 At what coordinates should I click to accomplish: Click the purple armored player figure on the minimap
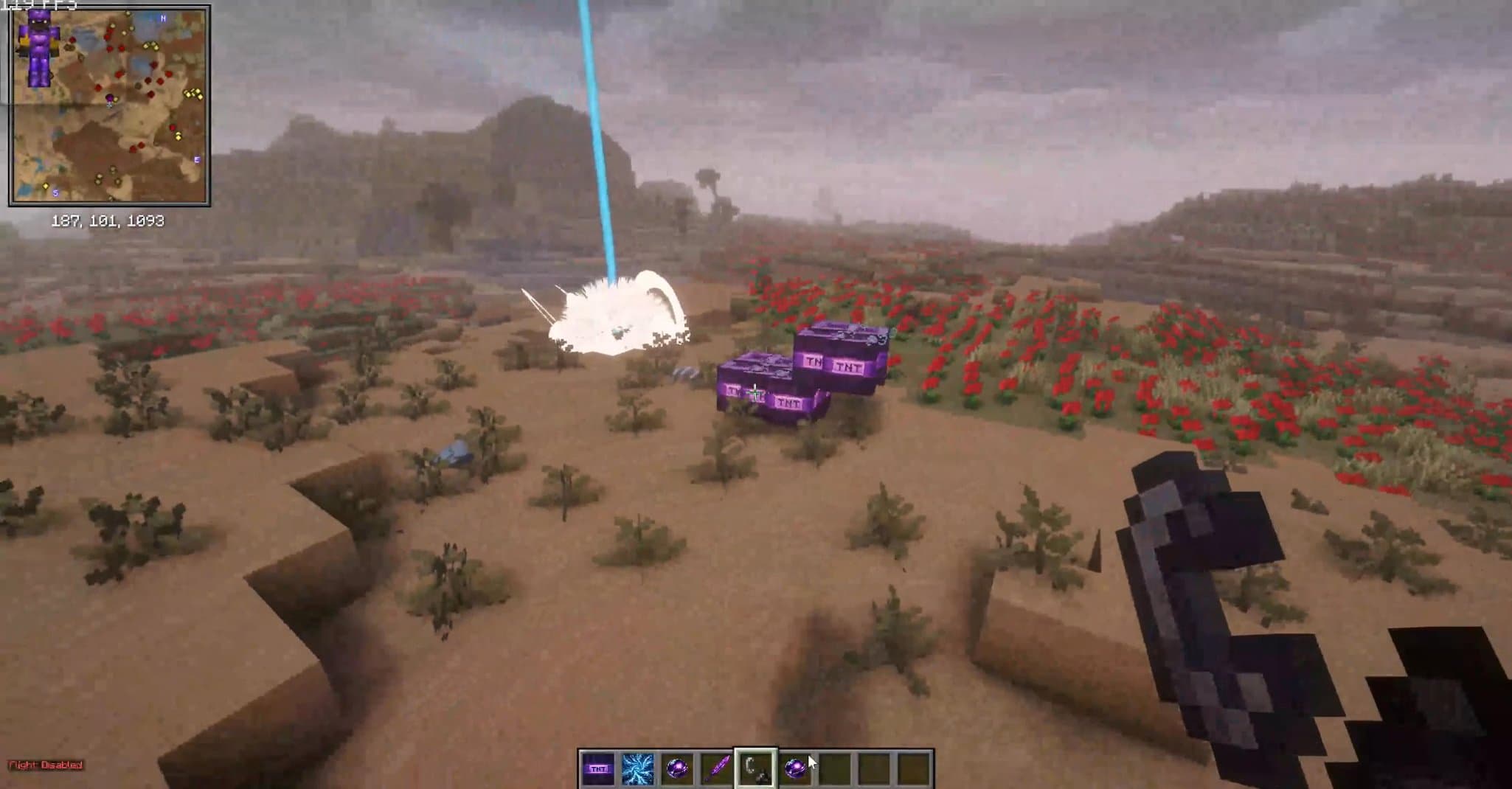pyautogui.click(x=37, y=48)
